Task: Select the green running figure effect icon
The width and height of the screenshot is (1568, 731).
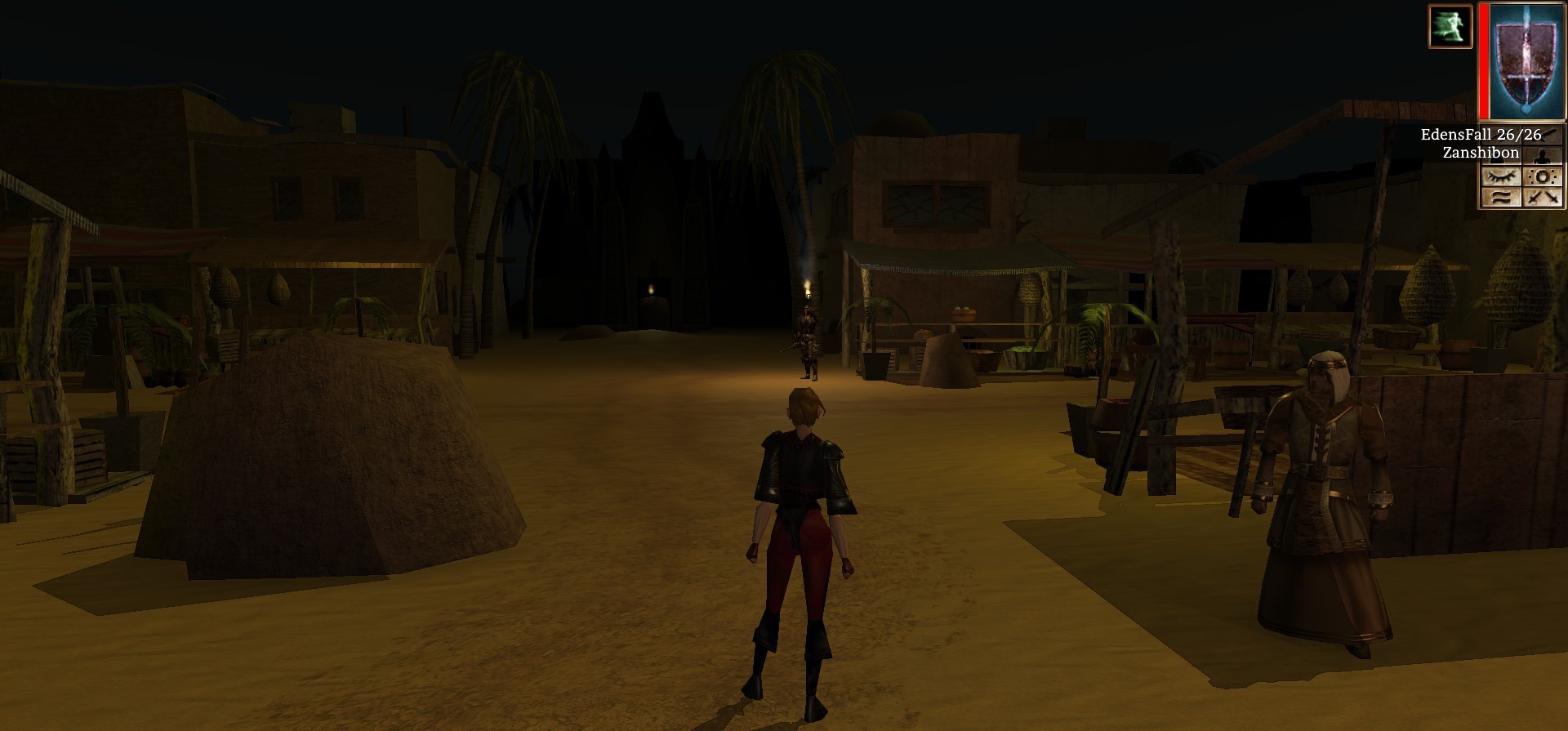Action: pyautogui.click(x=1450, y=26)
